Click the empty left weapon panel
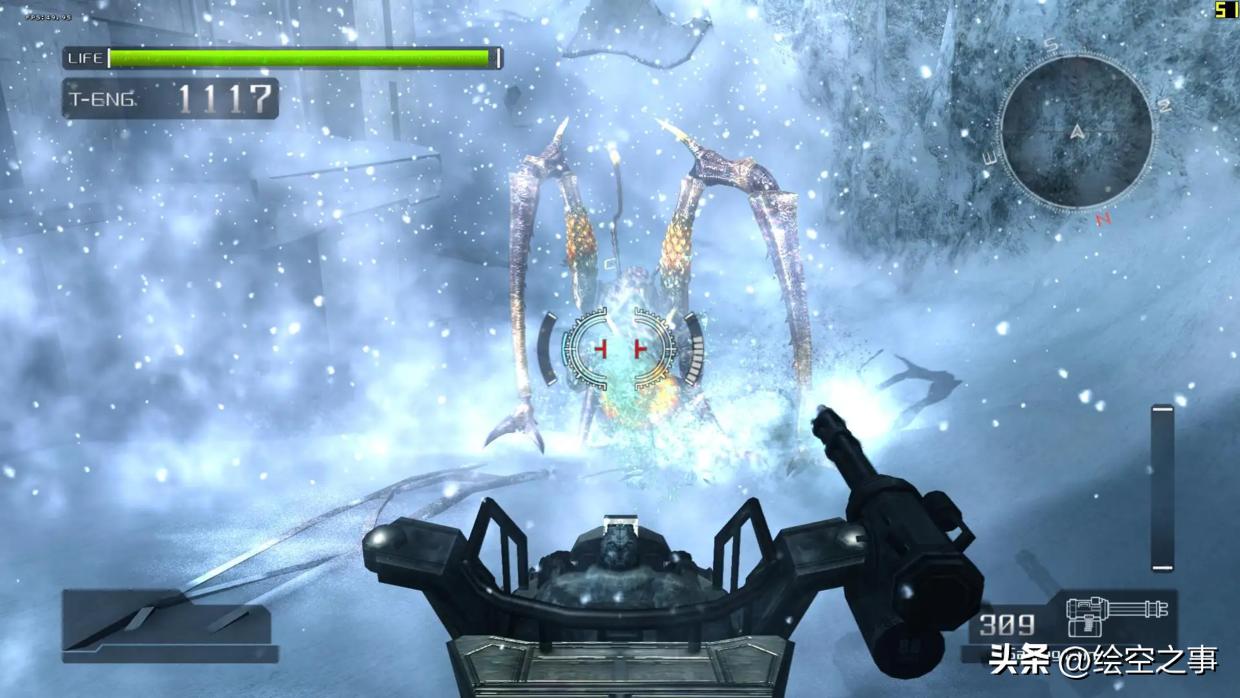1240x698 pixels. click(168, 624)
